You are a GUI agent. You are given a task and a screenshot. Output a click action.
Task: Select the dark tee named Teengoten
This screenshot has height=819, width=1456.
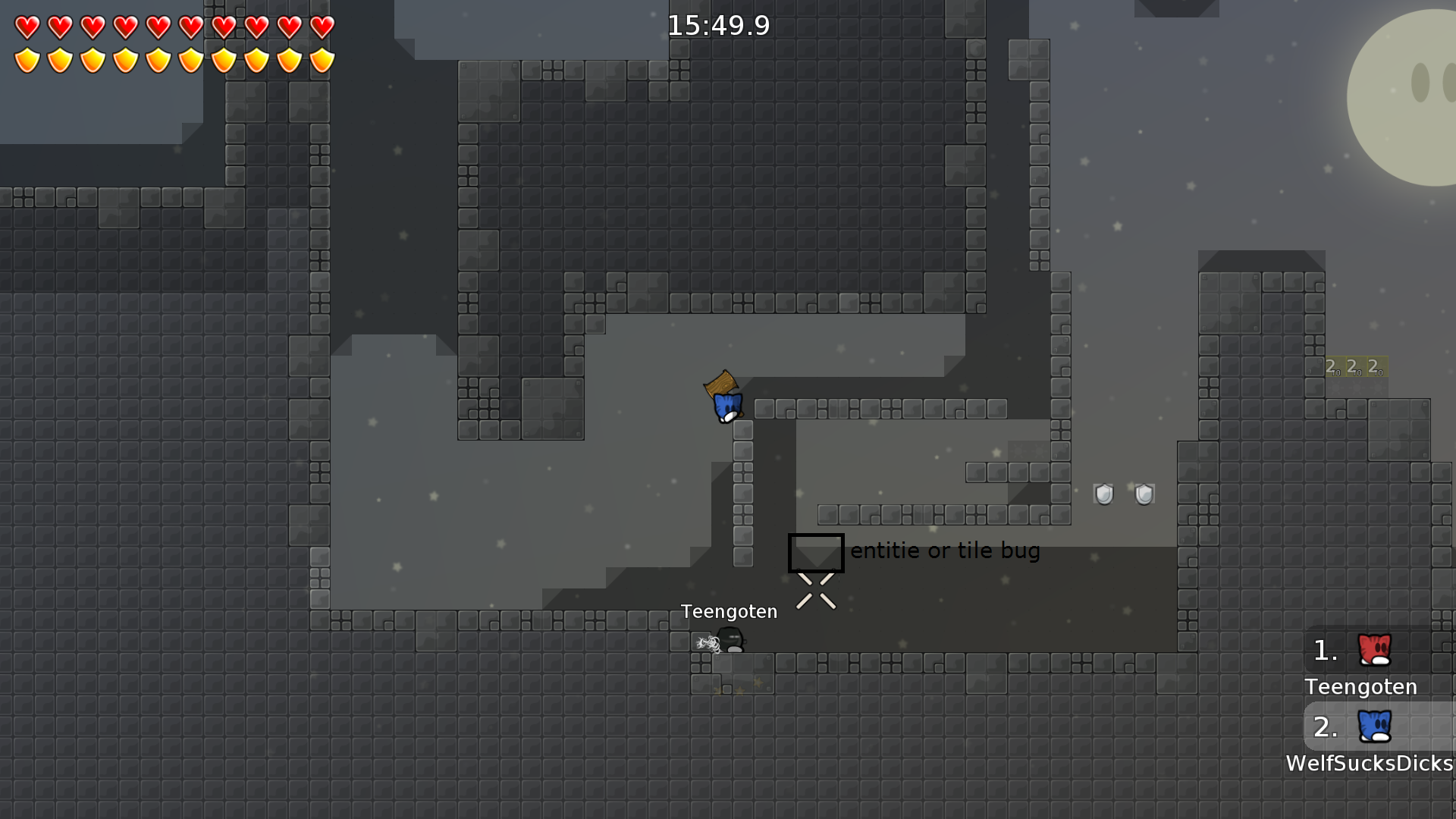point(730,641)
